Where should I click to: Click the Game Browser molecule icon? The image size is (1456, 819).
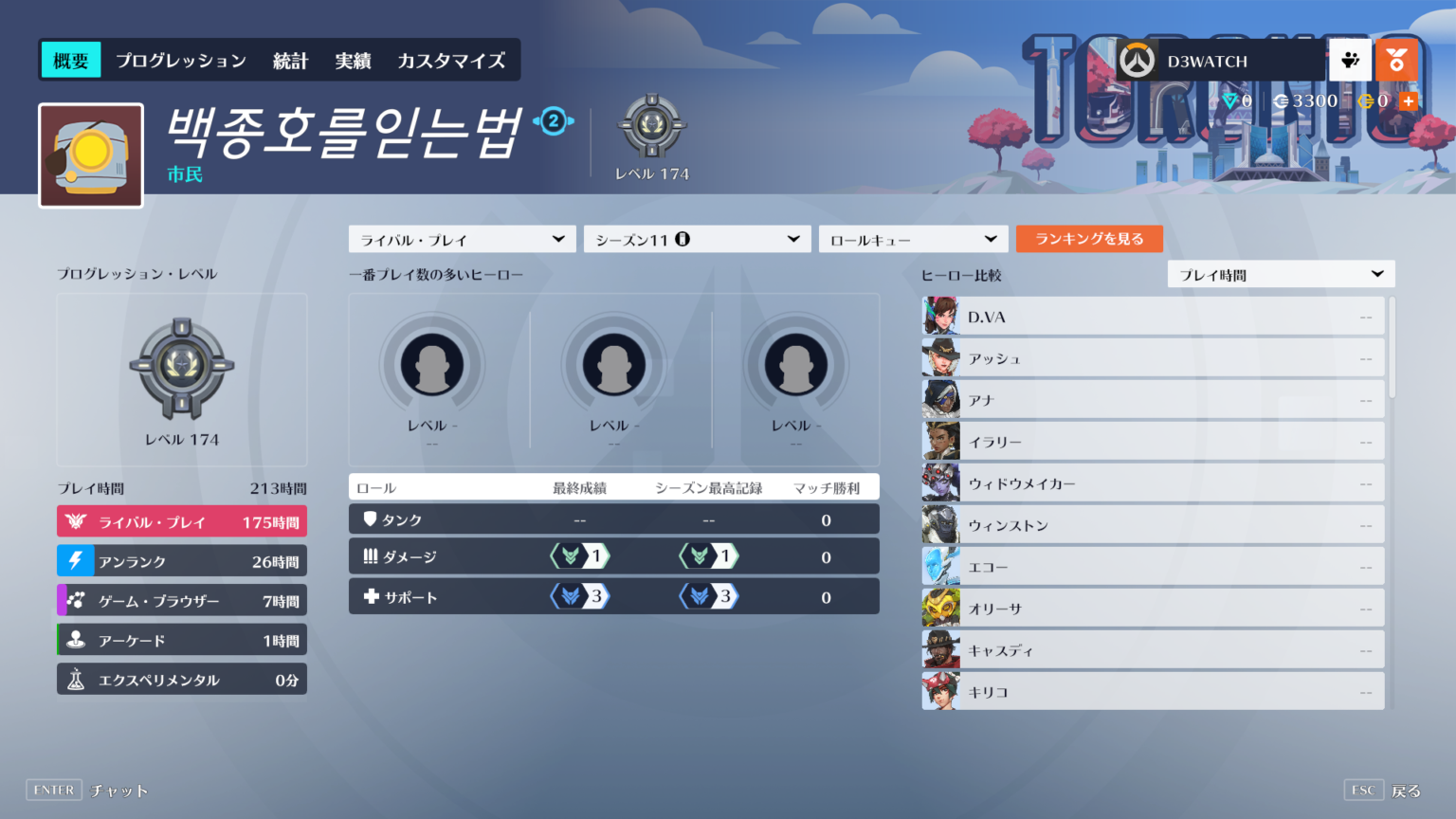click(75, 600)
